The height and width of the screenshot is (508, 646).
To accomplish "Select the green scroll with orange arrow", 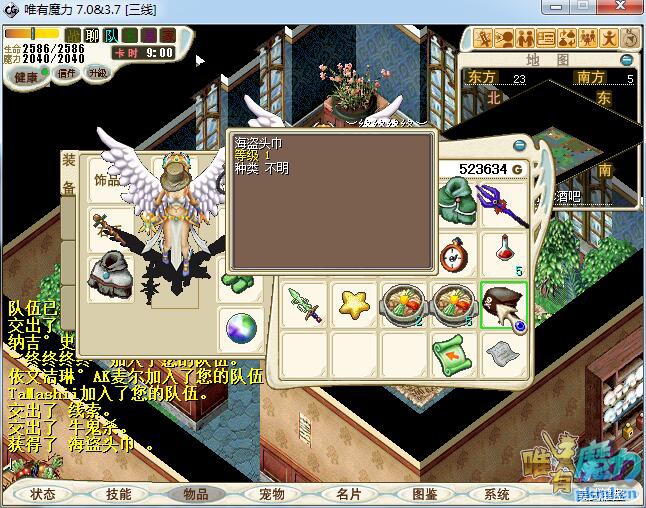I will (452, 353).
